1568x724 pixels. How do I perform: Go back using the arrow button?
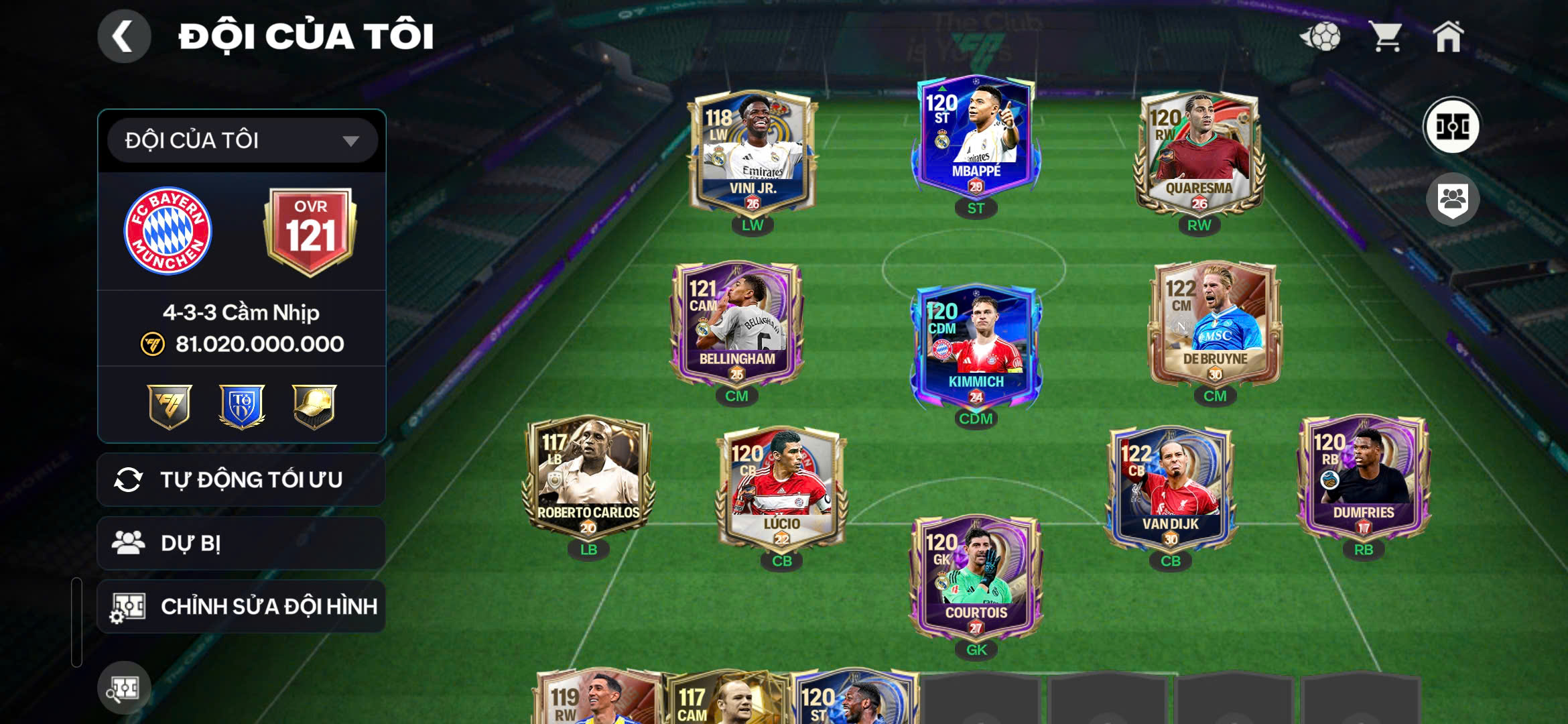click(x=124, y=36)
